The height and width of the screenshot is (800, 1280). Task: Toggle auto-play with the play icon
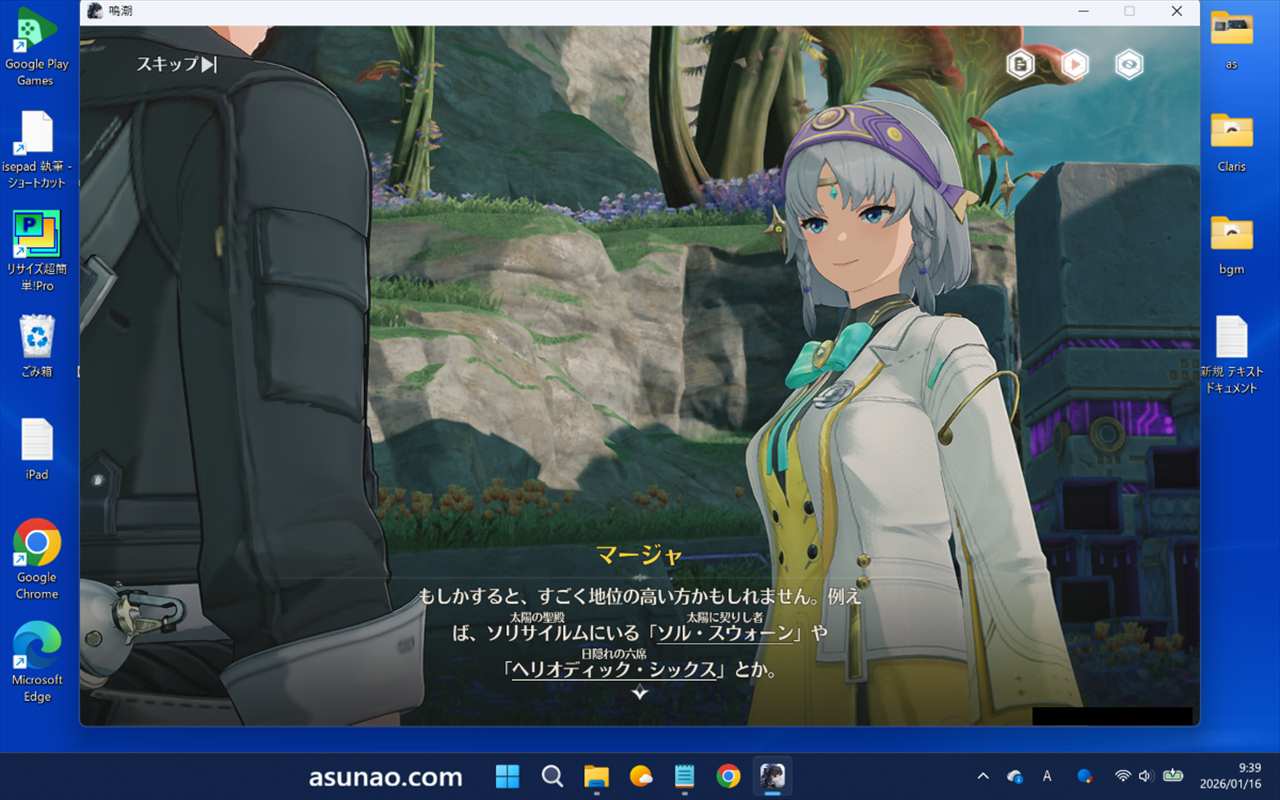click(1074, 65)
